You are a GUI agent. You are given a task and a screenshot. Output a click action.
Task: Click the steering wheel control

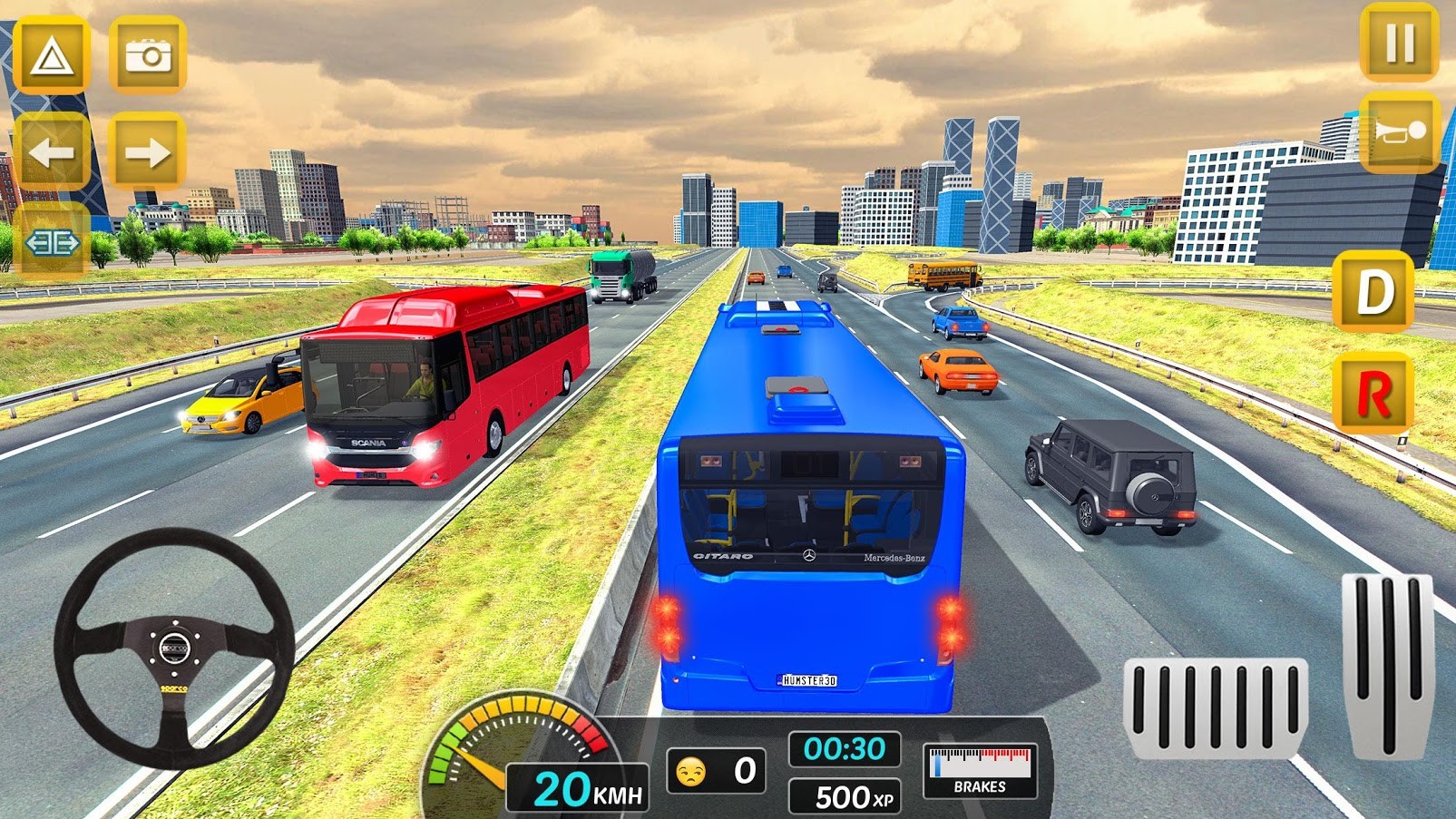174,648
